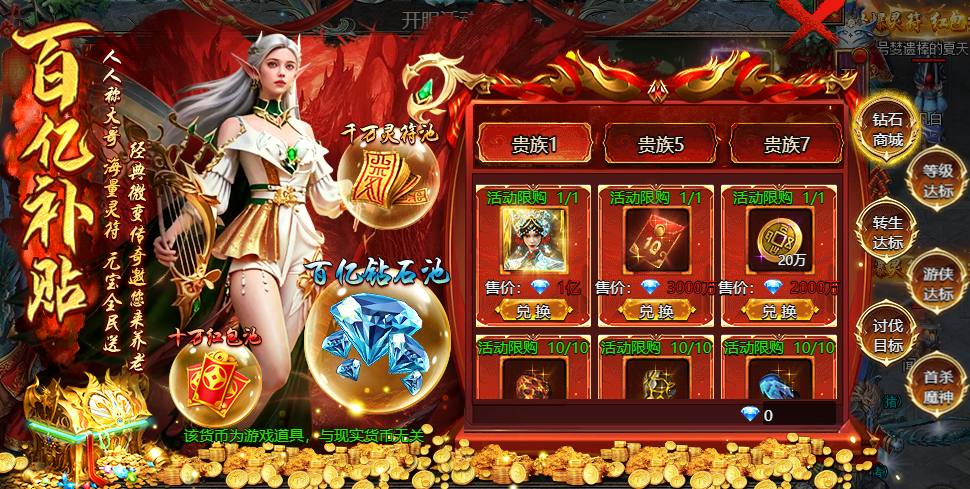The height and width of the screenshot is (489, 970).
Task: Exchange for the 20万 gold coin item
Action: pyautogui.click(x=780, y=311)
